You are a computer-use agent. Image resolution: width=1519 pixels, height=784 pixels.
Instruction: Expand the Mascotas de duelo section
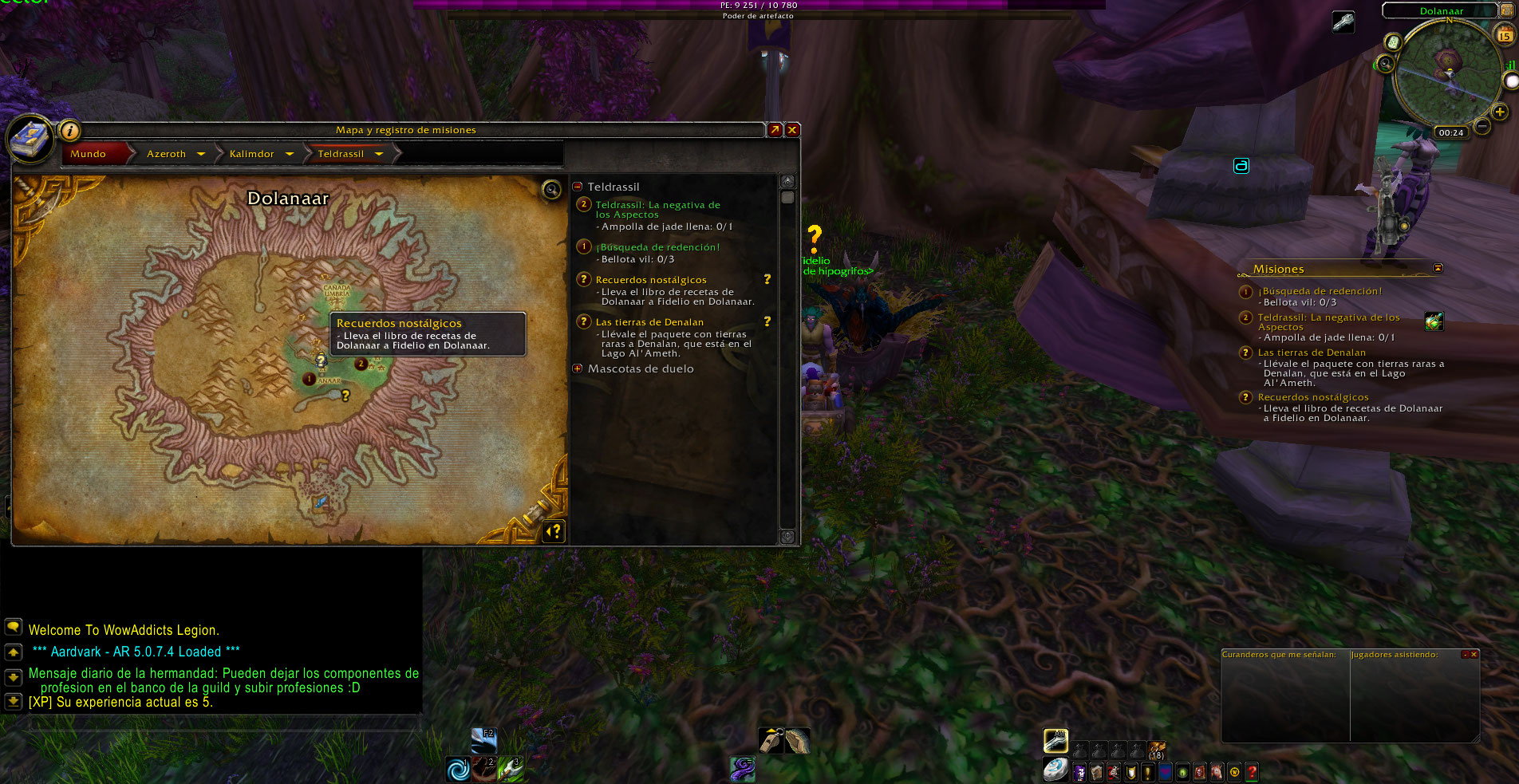[578, 368]
